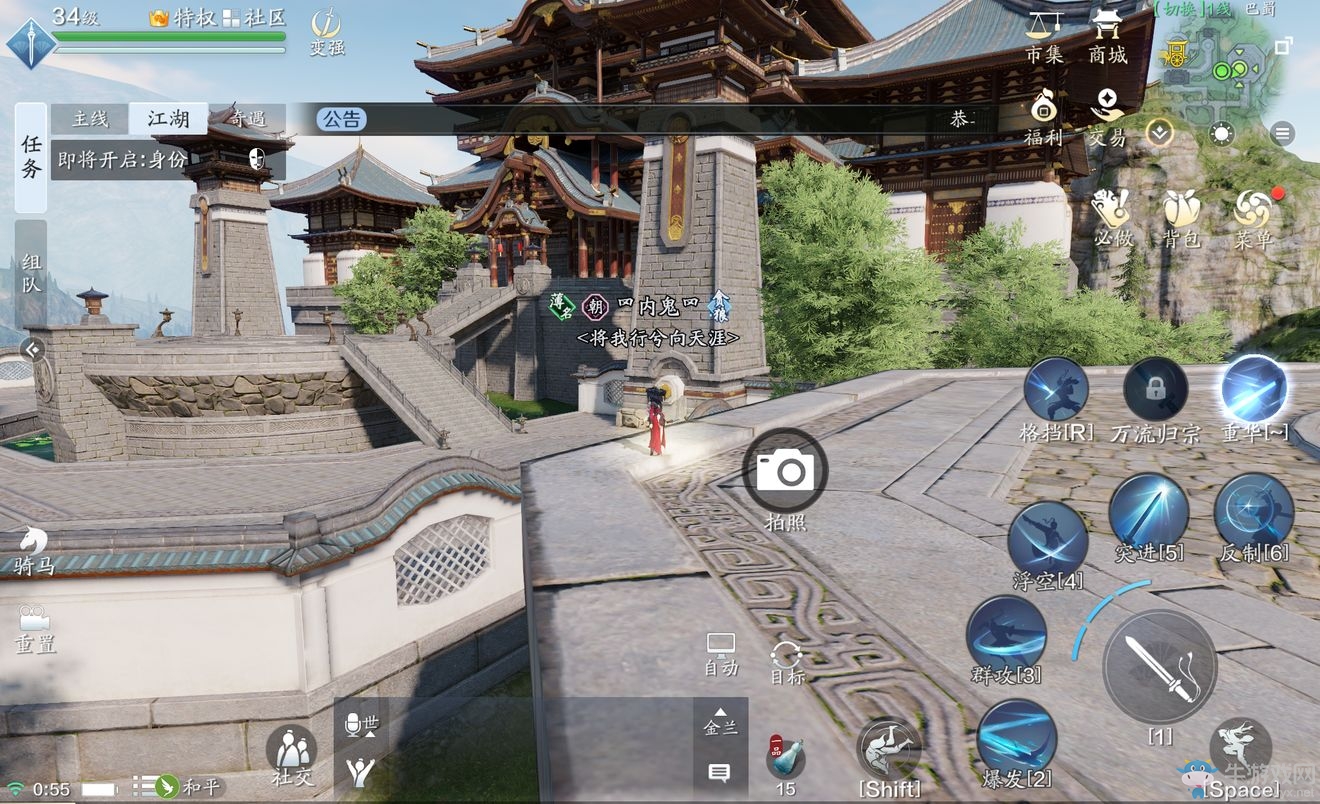Open the 组队 team panel
Viewport: 1320px width, 804px height.
(x=31, y=273)
